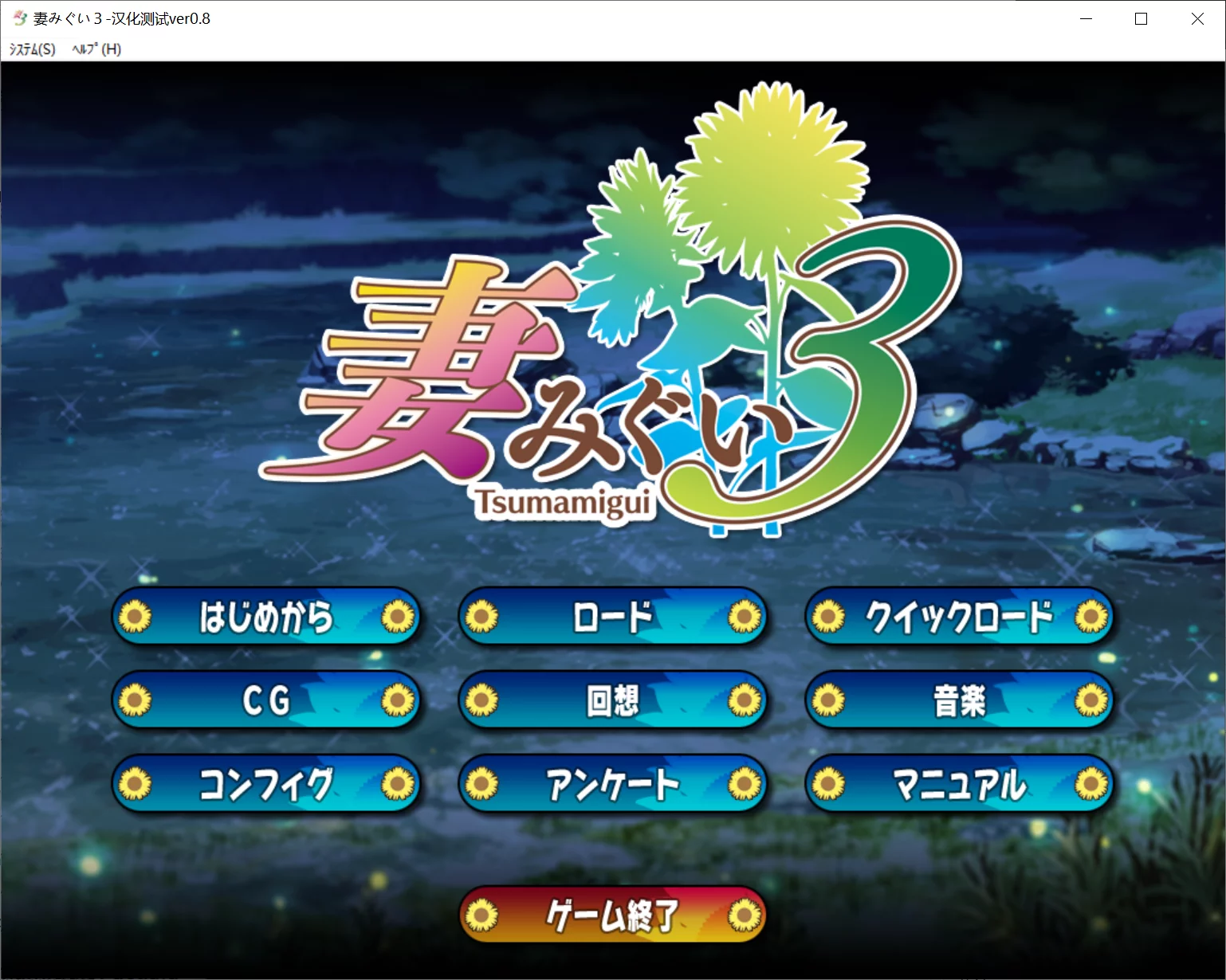Viewport: 1226px width, 980px height.
Task: Click the sunflower icon beside ロード
Action: point(483,616)
